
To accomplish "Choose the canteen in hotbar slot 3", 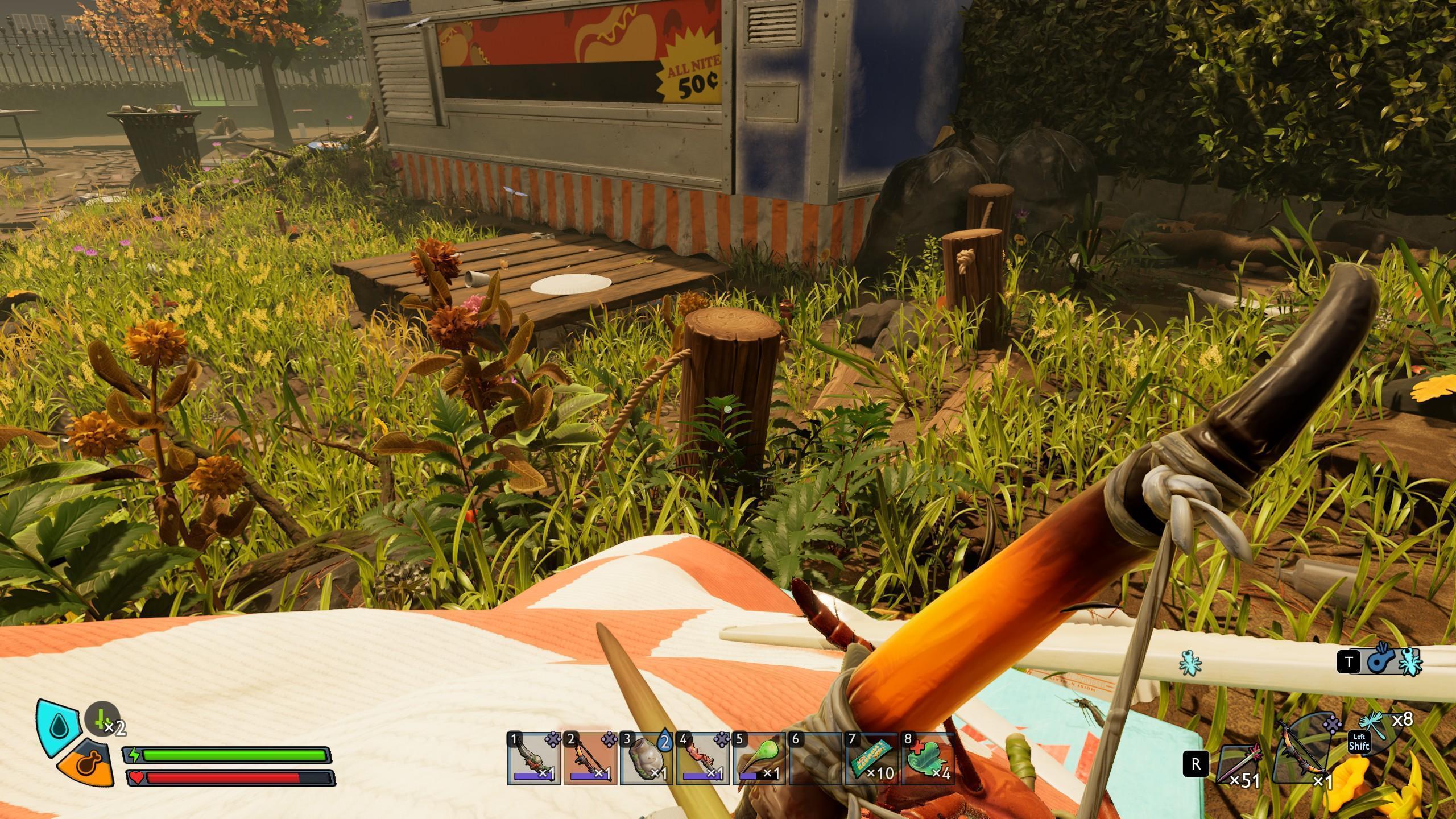I will point(646,759).
